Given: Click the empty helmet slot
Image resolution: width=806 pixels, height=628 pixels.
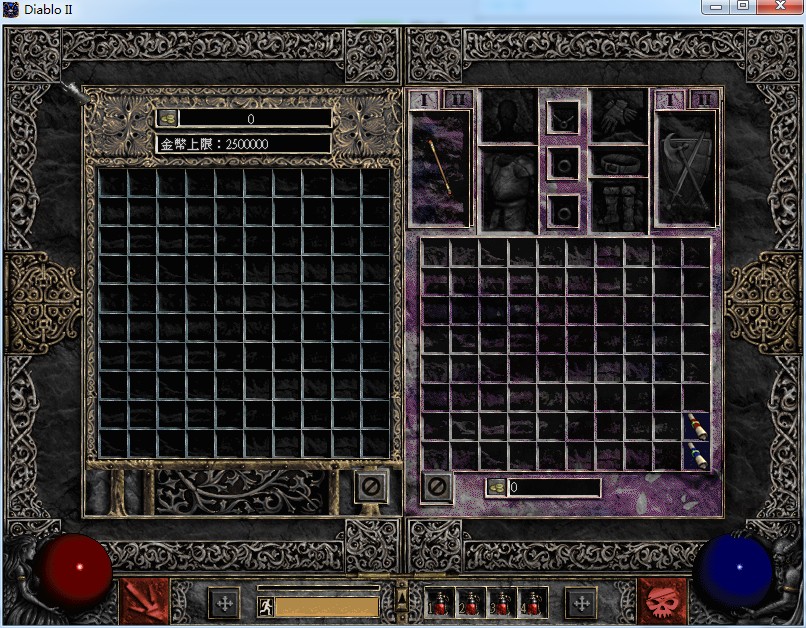Looking at the screenshot, I should (509, 116).
